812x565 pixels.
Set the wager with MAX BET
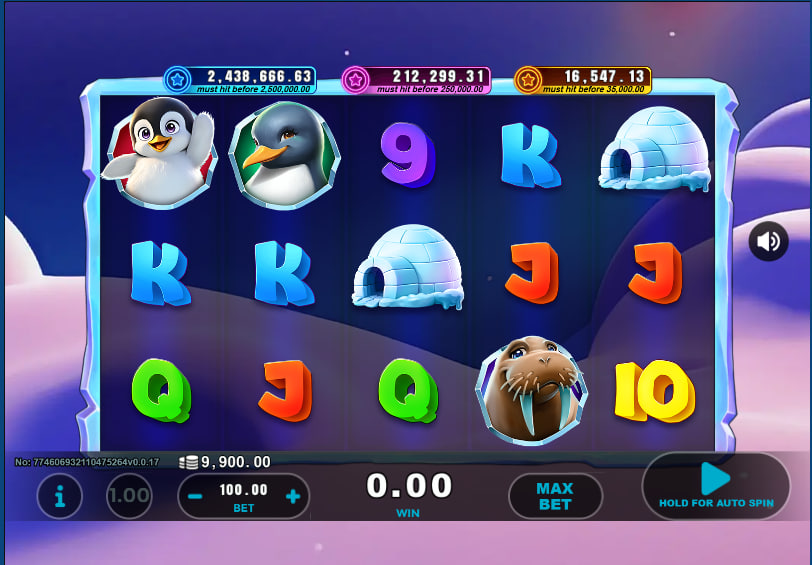tap(555, 496)
